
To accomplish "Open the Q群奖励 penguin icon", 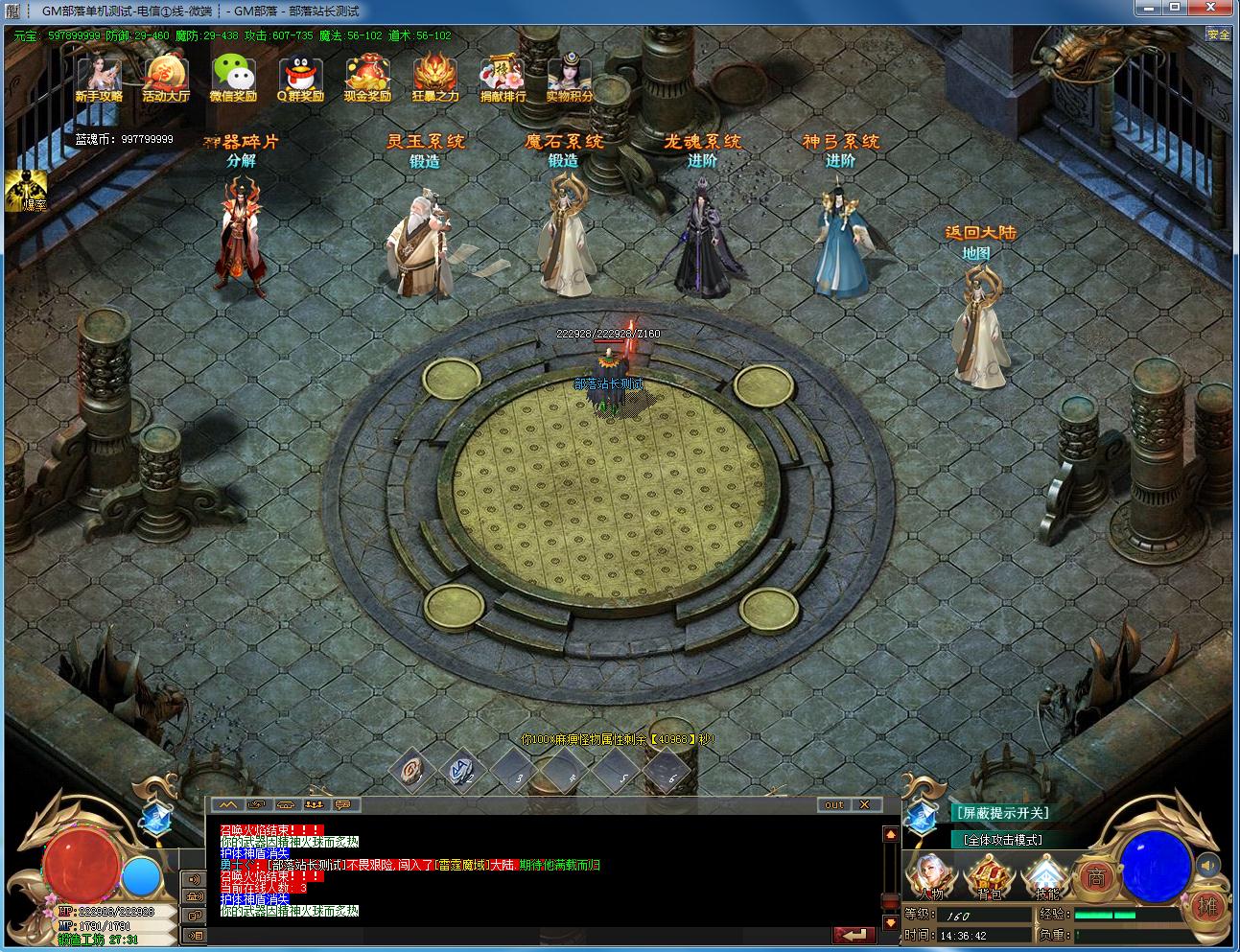I will [x=300, y=78].
